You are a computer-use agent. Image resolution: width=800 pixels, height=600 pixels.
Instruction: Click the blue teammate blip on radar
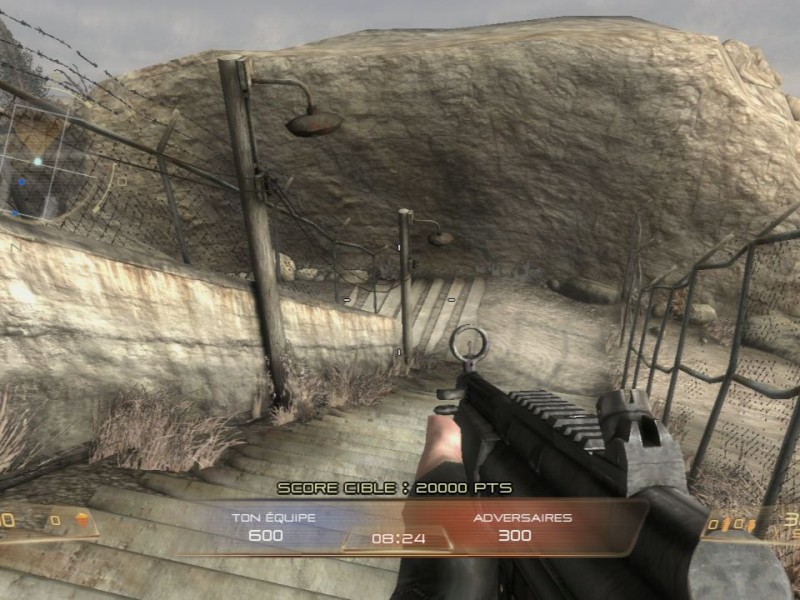[x=21, y=183]
